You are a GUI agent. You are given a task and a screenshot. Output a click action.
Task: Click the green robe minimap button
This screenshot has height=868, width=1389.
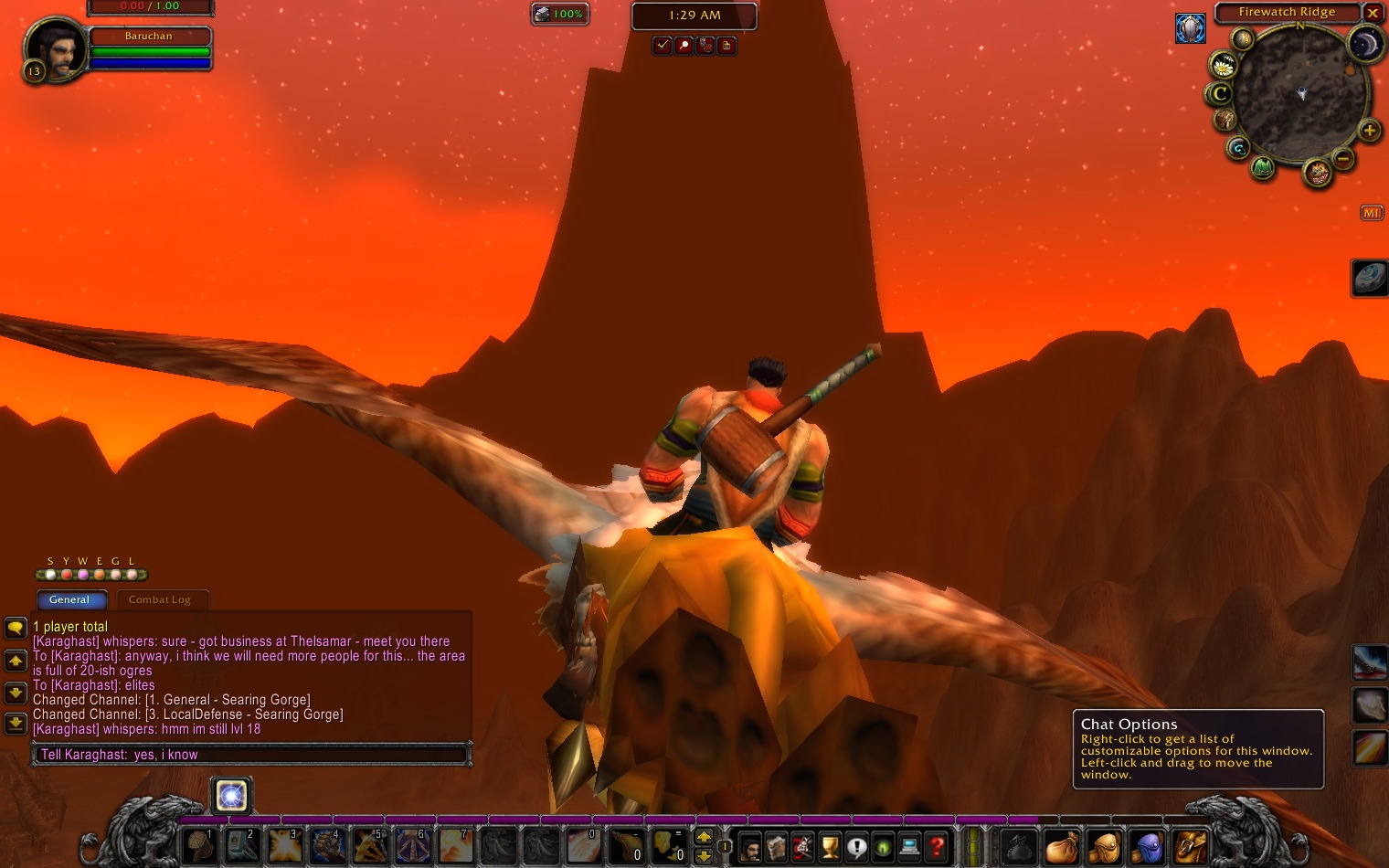[x=1263, y=167]
